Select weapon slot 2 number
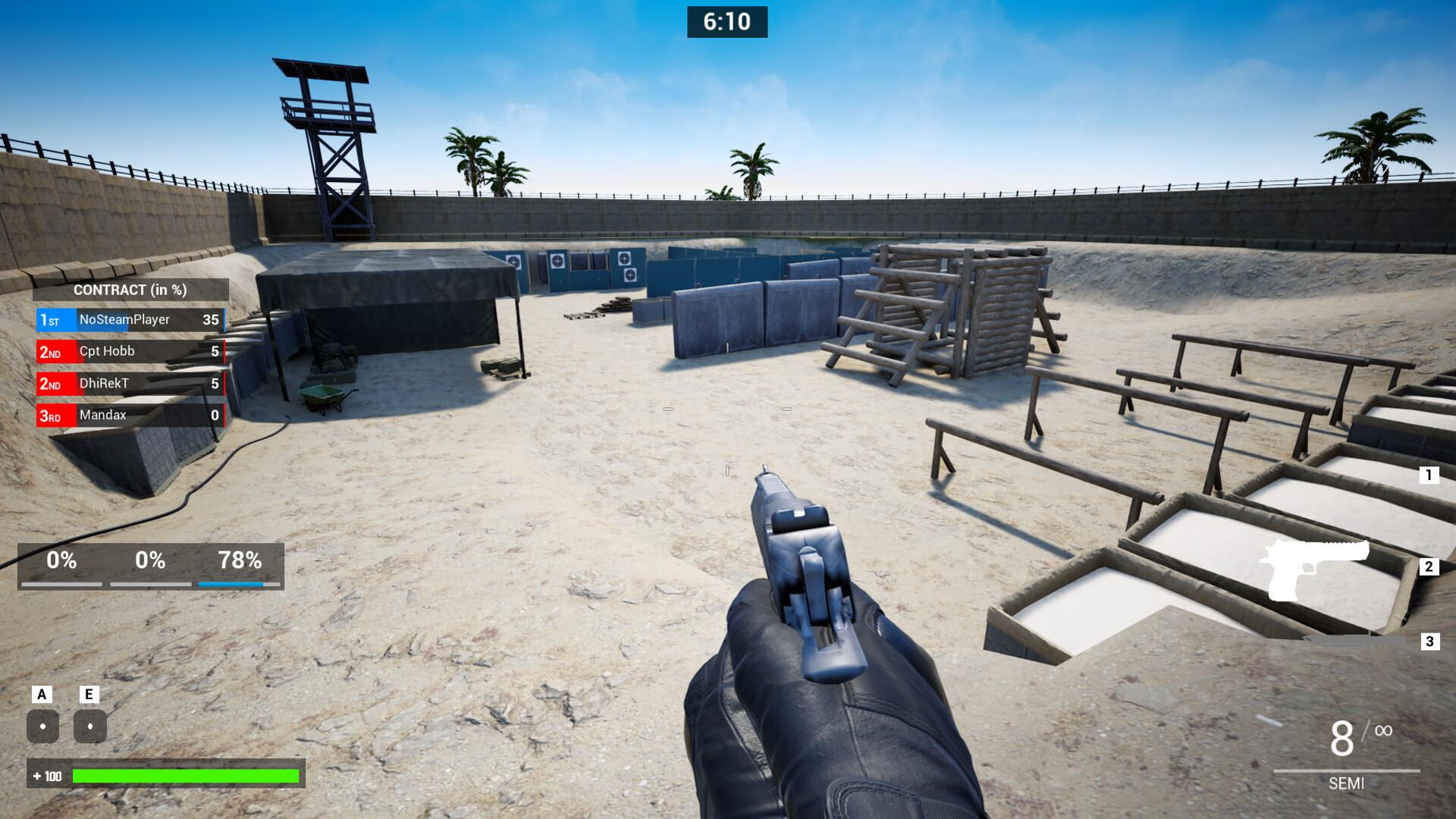Viewport: 1456px width, 819px height. point(1428,565)
